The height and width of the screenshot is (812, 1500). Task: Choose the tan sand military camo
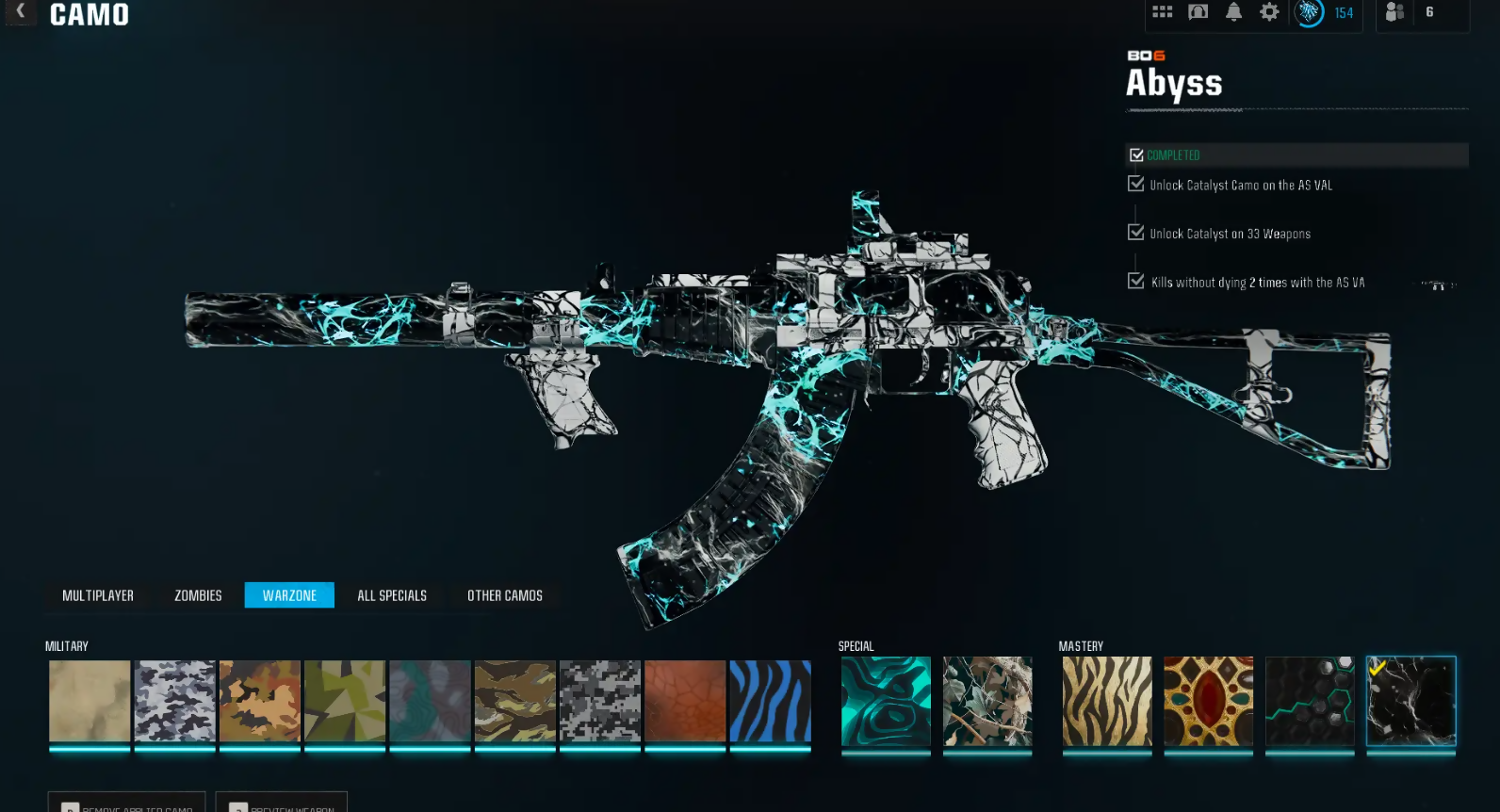click(x=90, y=701)
